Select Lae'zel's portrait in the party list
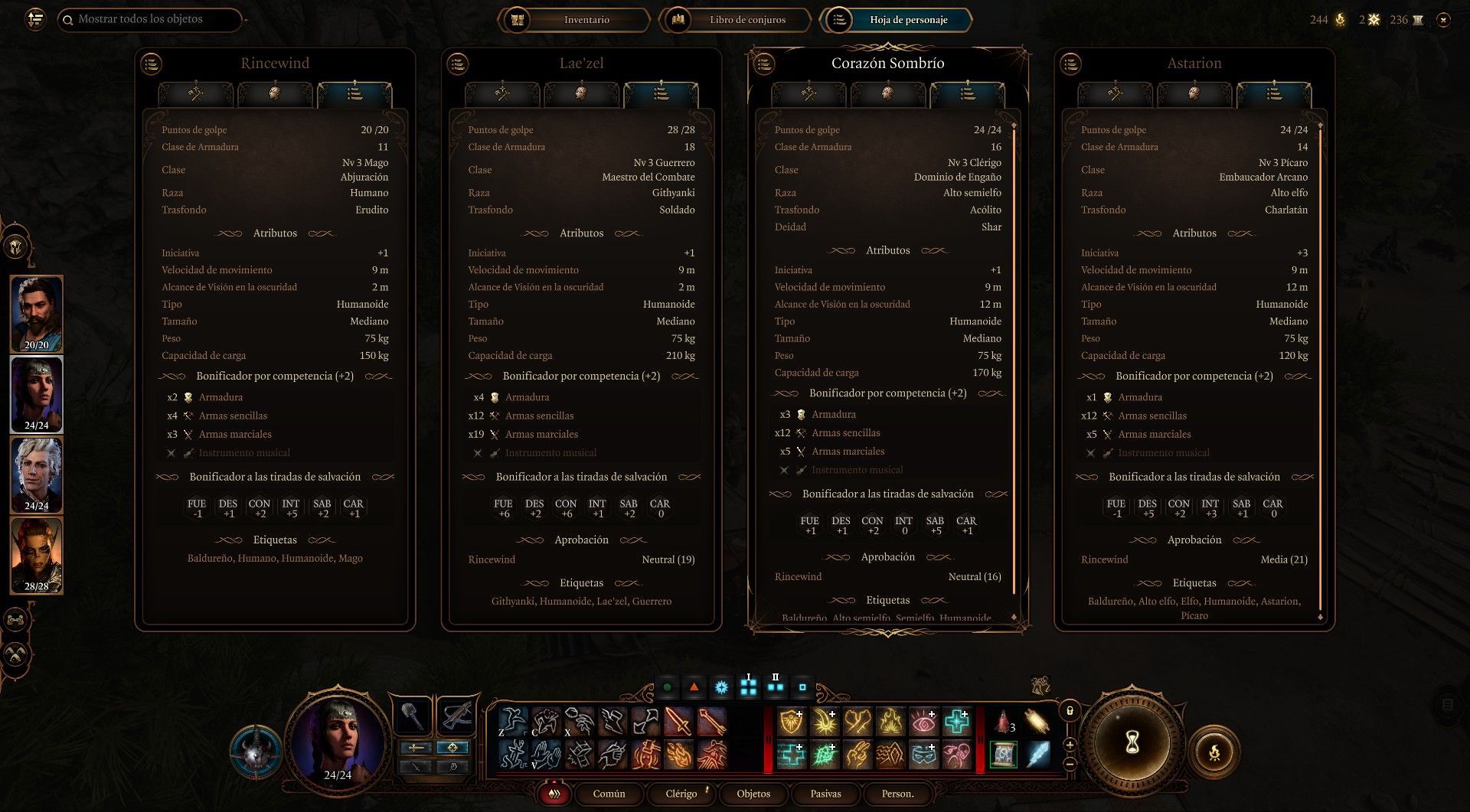Image resolution: width=1470 pixels, height=812 pixels. click(x=36, y=555)
